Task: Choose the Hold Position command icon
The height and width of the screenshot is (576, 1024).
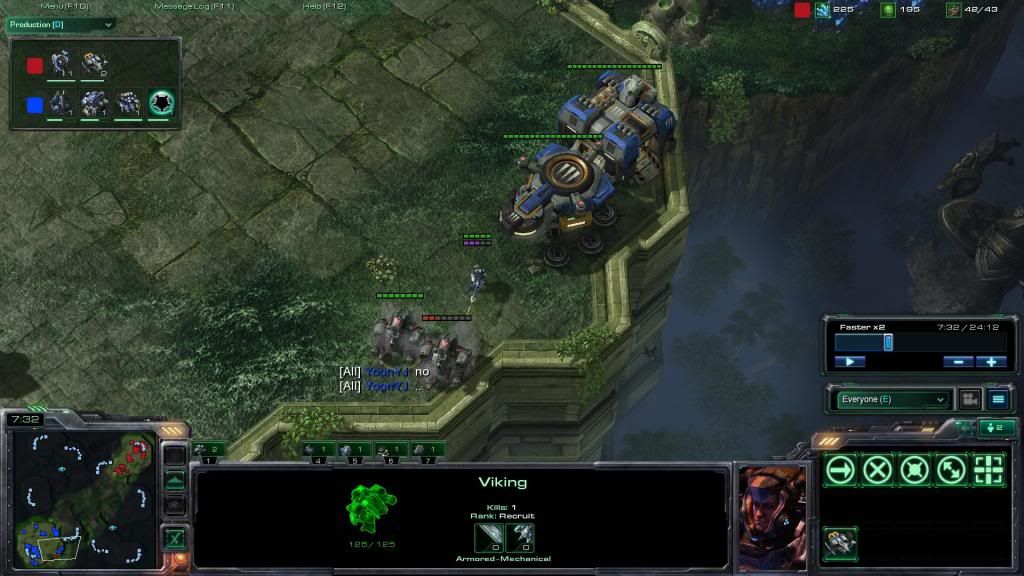Action: coord(914,470)
